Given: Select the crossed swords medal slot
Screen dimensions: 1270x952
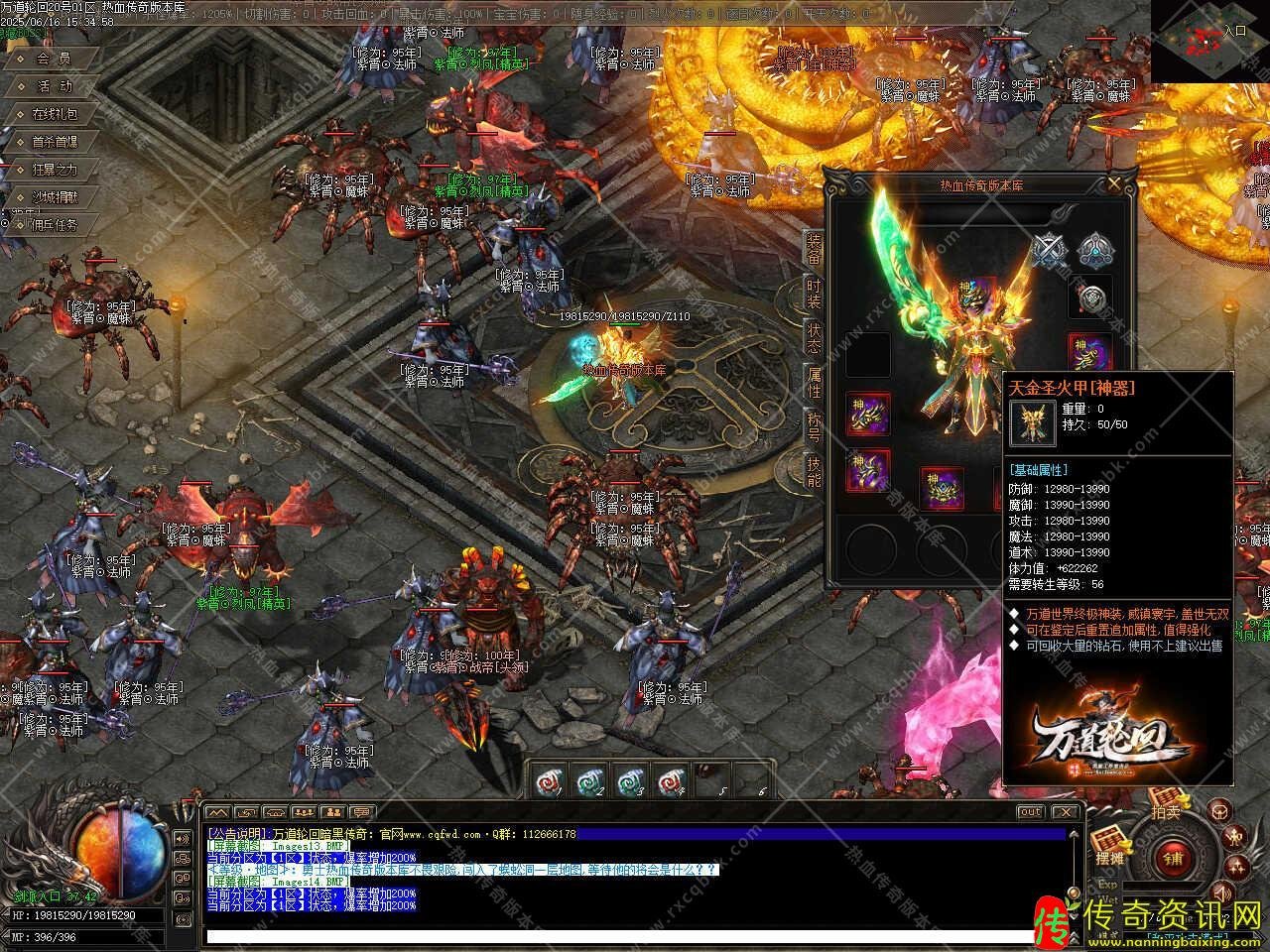Looking at the screenshot, I should pyautogui.click(x=1047, y=251).
